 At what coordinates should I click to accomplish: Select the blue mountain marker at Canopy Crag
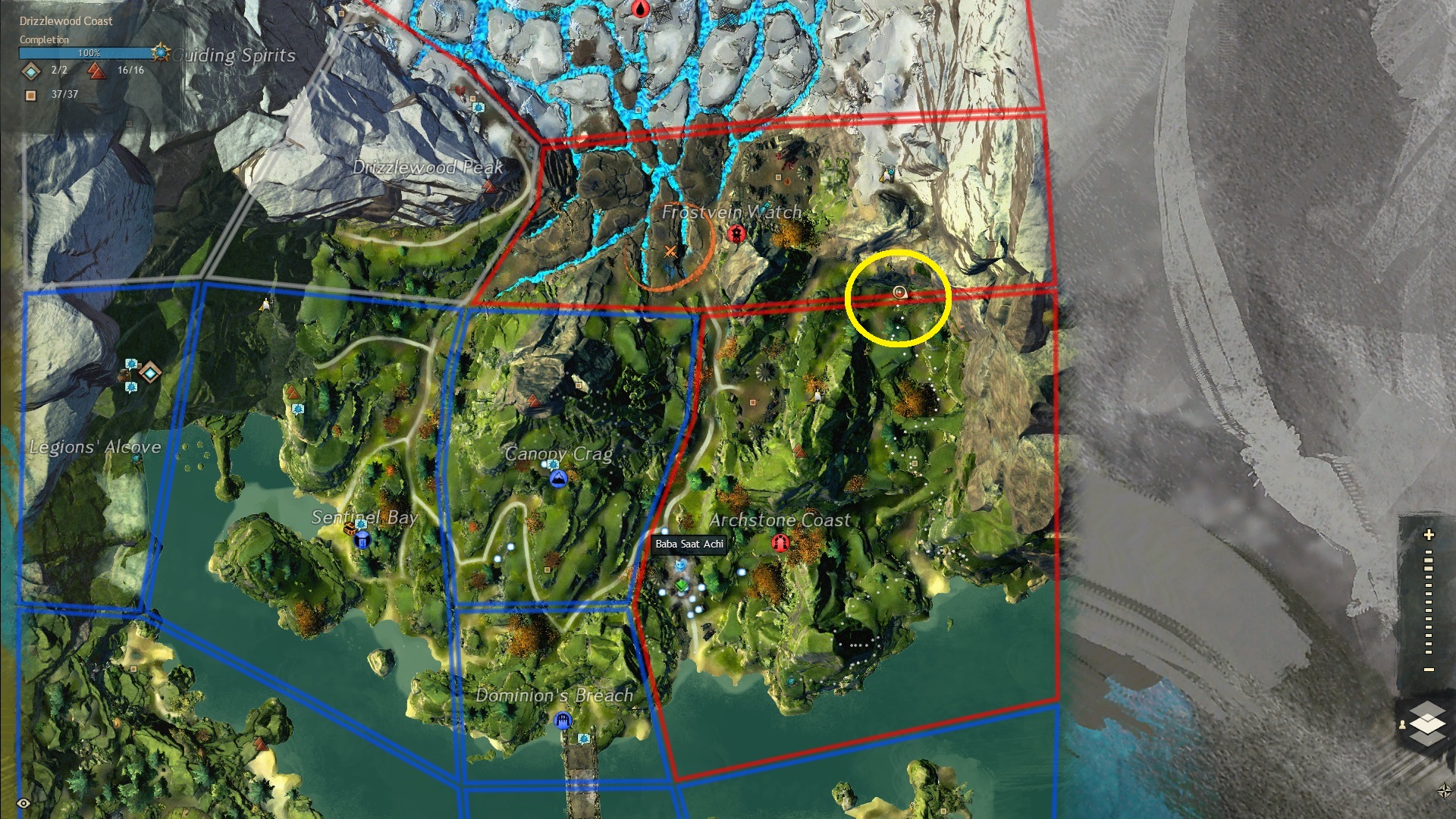click(558, 479)
